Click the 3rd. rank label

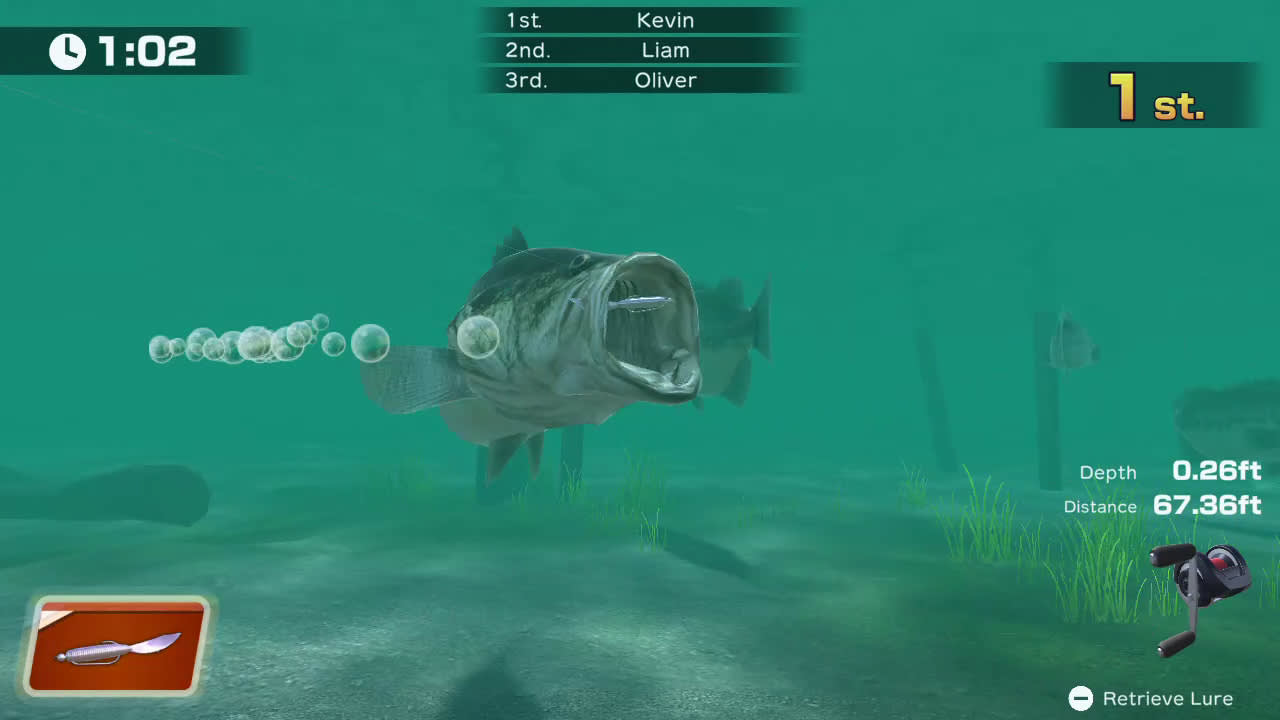(528, 81)
